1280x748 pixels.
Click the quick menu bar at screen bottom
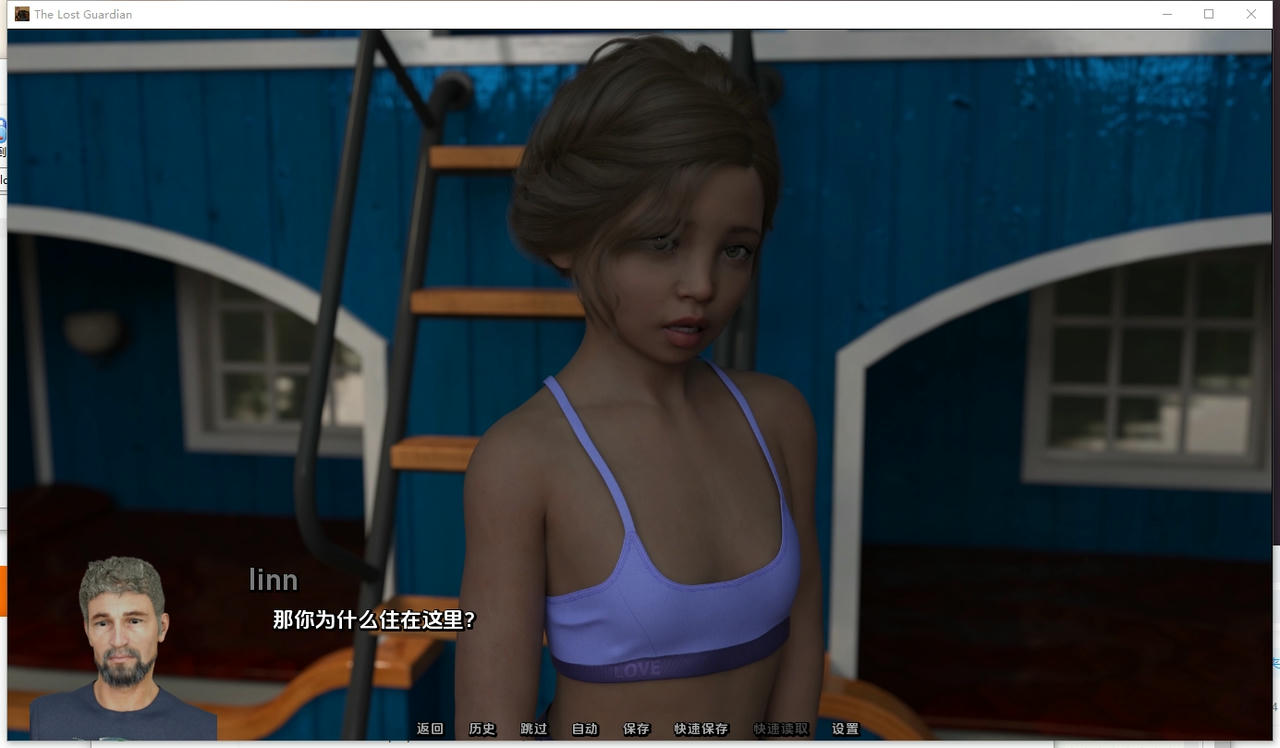(x=640, y=729)
